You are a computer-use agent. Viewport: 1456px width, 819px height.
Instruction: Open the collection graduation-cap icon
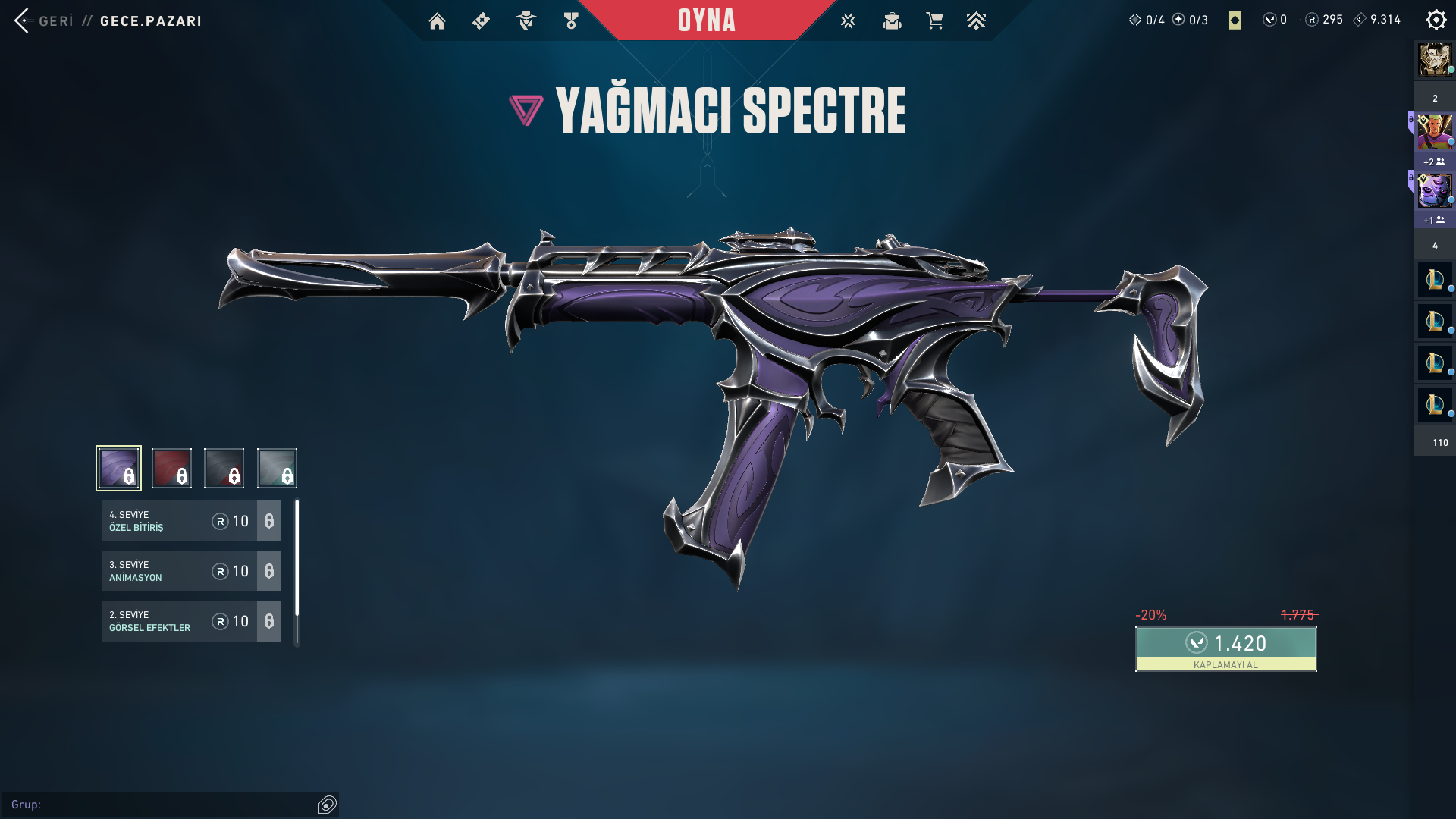[x=892, y=21]
